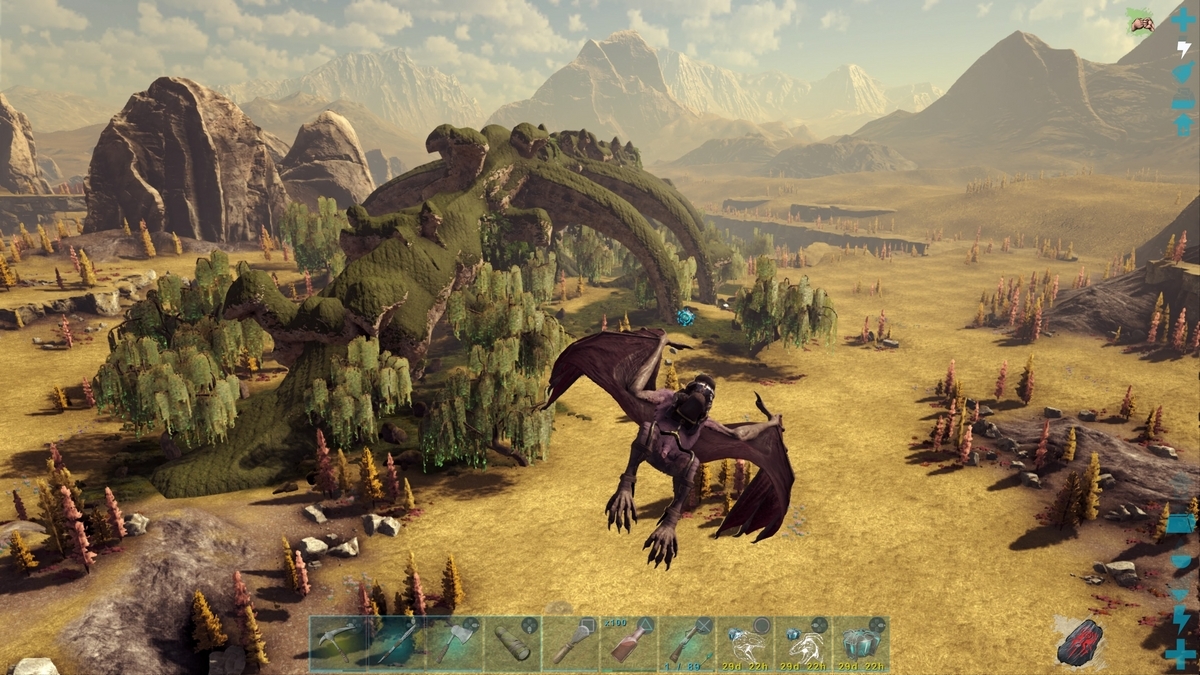Select the pickaxe hotbar slot
Image resolution: width=1200 pixels, height=675 pixels.
[x=338, y=643]
